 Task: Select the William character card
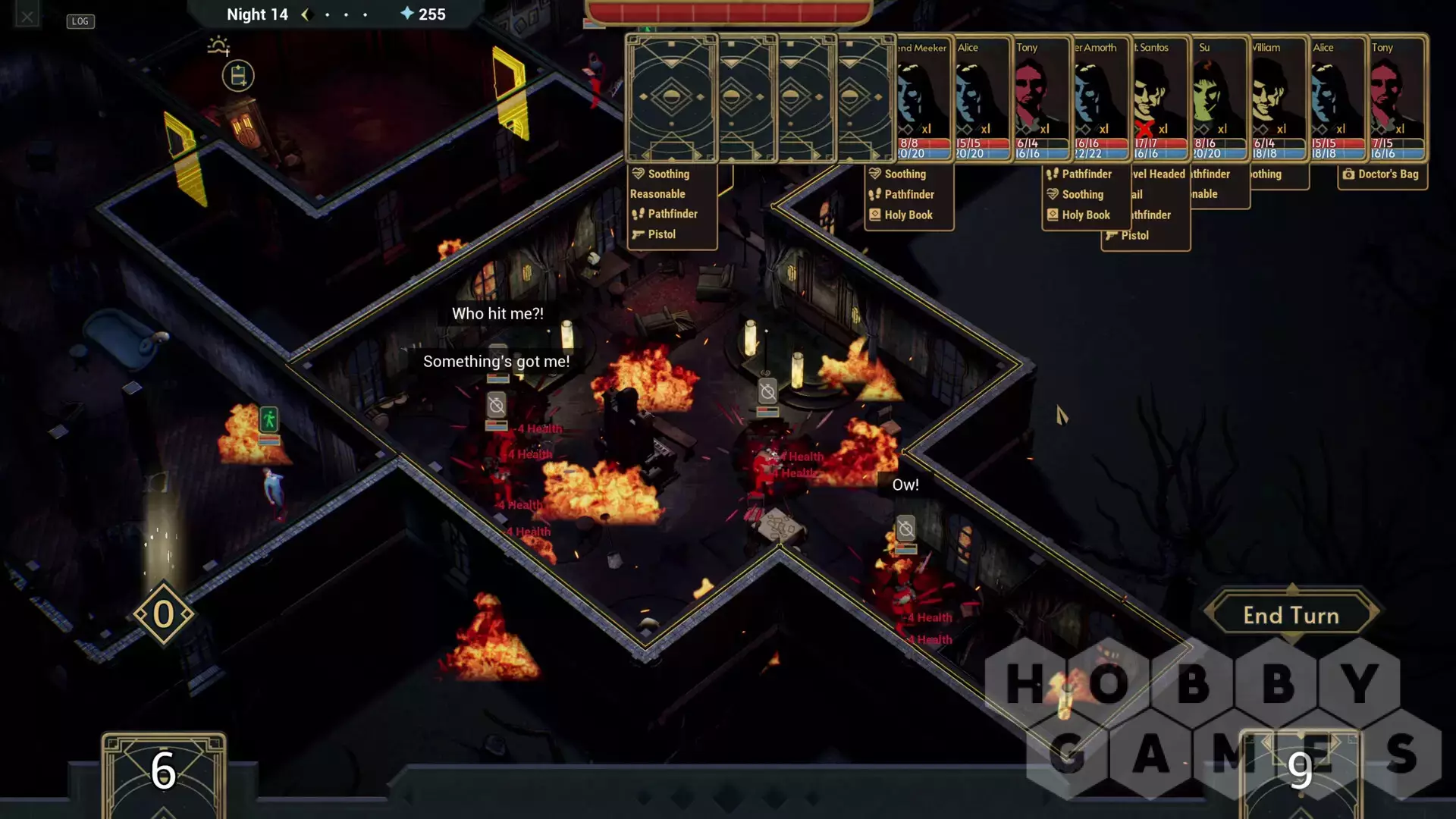[1278, 99]
